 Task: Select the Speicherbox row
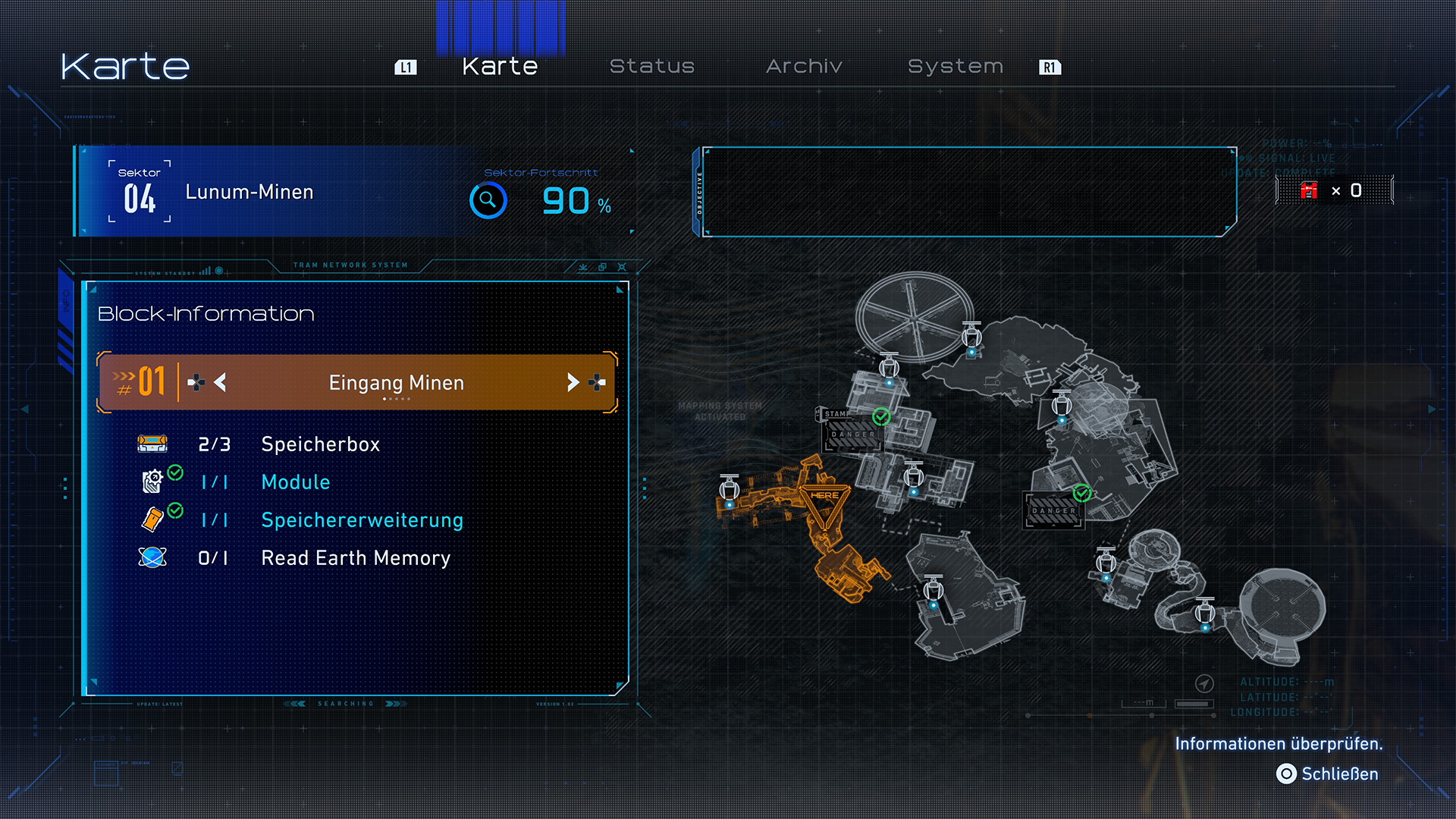click(x=320, y=444)
